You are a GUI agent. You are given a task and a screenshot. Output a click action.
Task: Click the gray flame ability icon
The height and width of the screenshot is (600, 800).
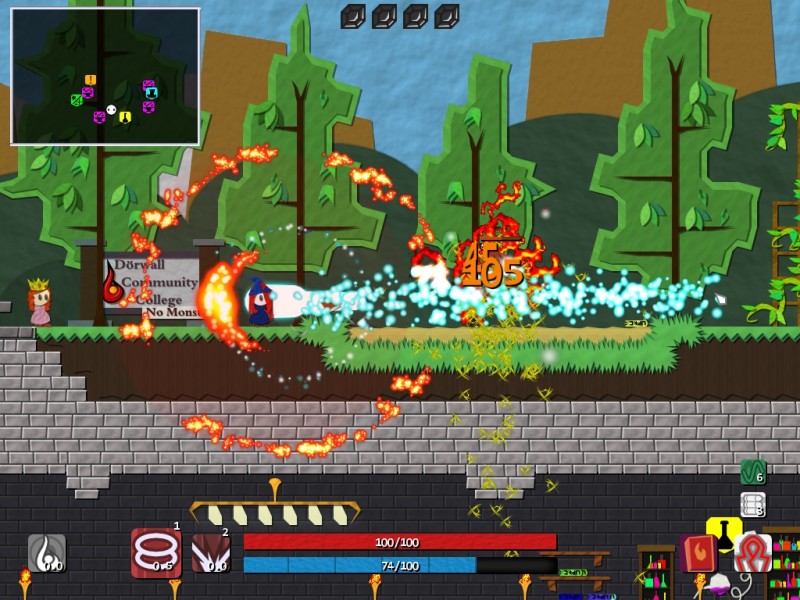(47, 553)
